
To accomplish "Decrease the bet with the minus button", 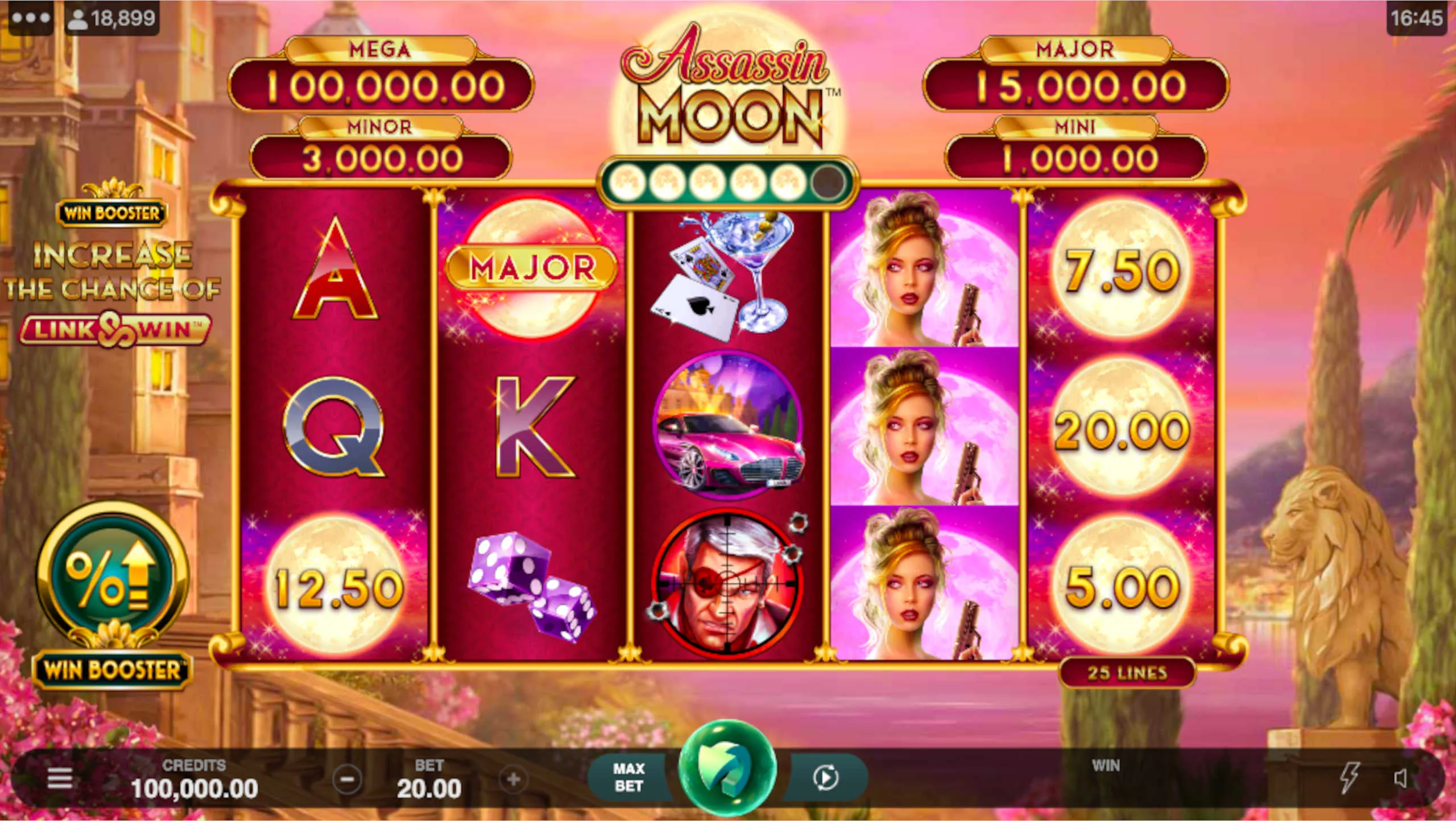I will (x=348, y=779).
